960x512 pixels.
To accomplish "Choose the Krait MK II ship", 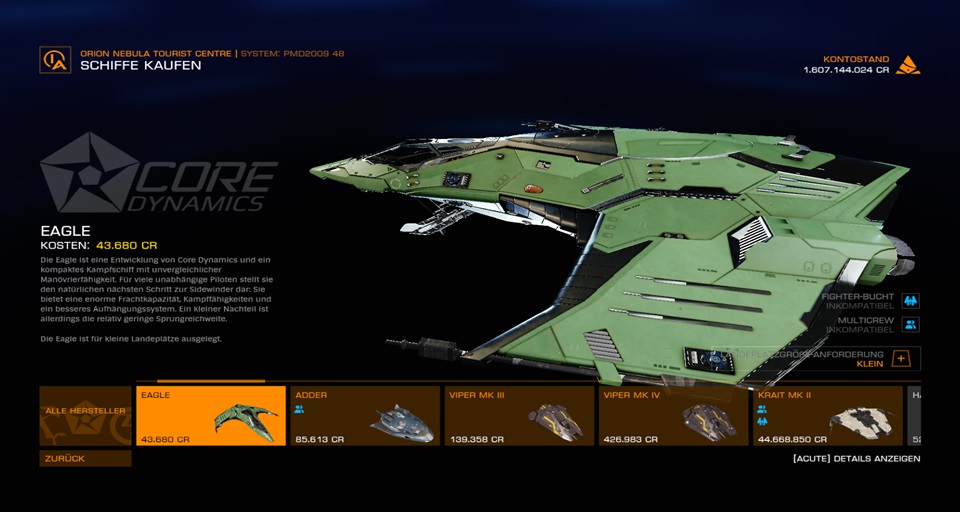I will 828,416.
